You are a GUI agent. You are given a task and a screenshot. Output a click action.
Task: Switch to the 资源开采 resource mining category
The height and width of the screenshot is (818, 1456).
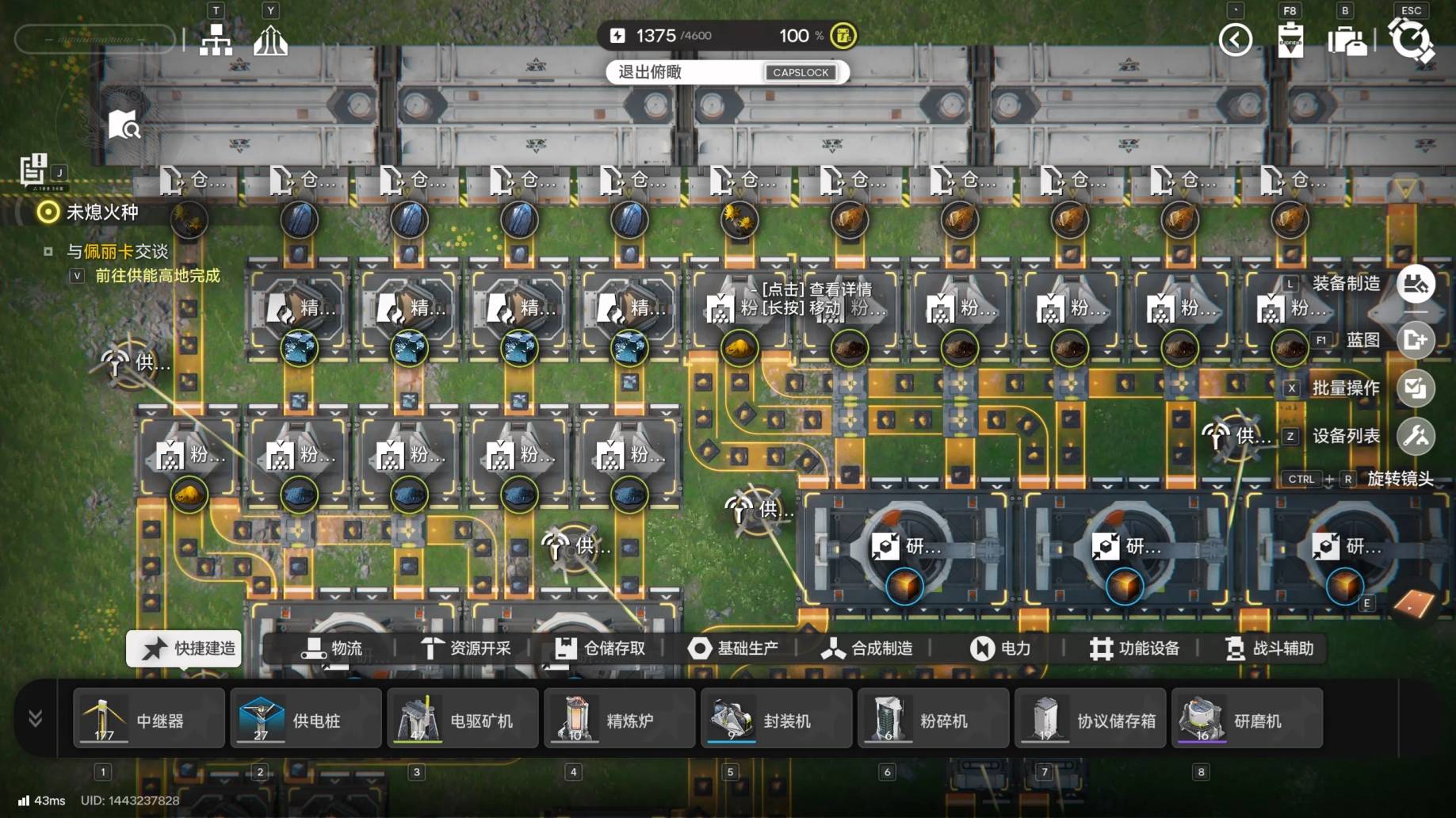click(465, 648)
